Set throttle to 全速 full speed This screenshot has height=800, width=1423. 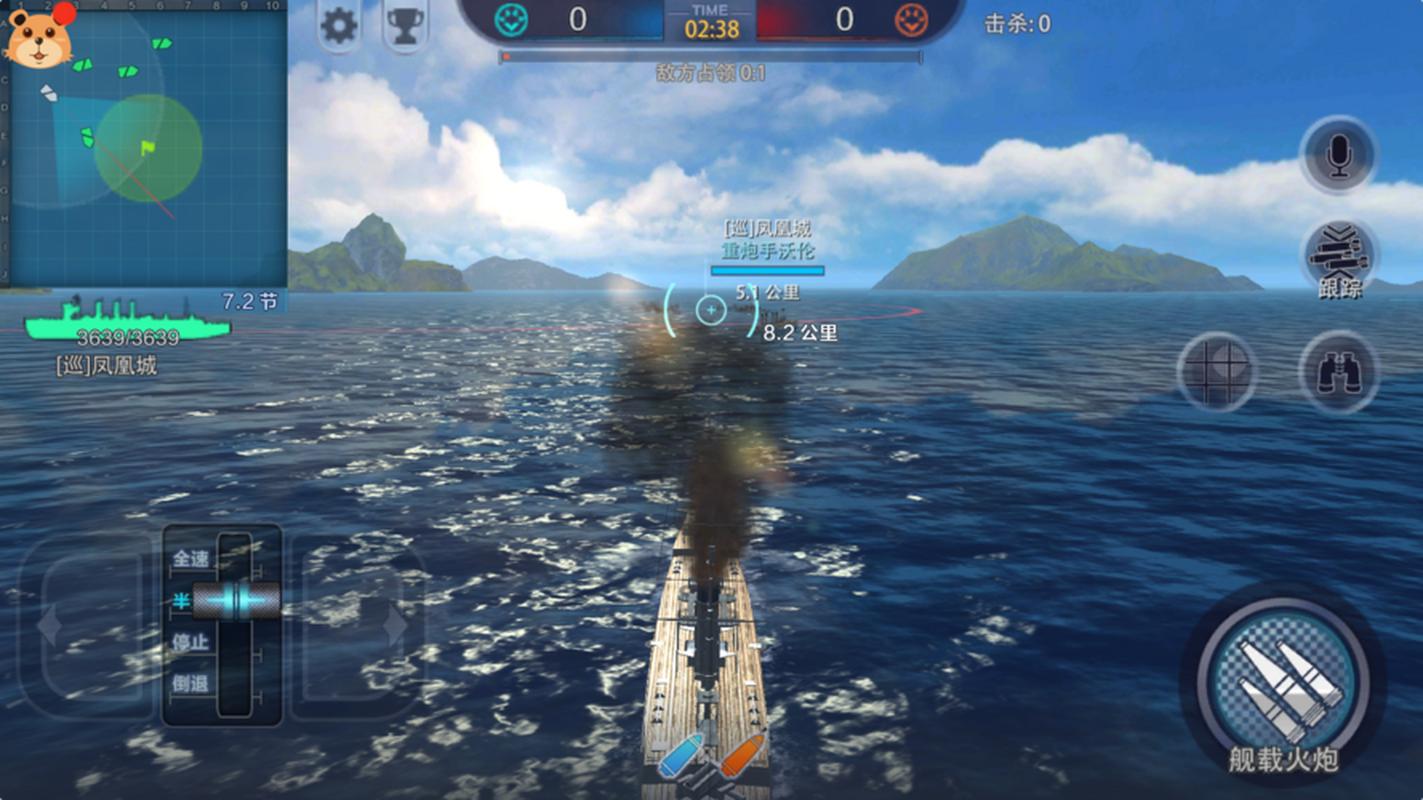(x=192, y=559)
